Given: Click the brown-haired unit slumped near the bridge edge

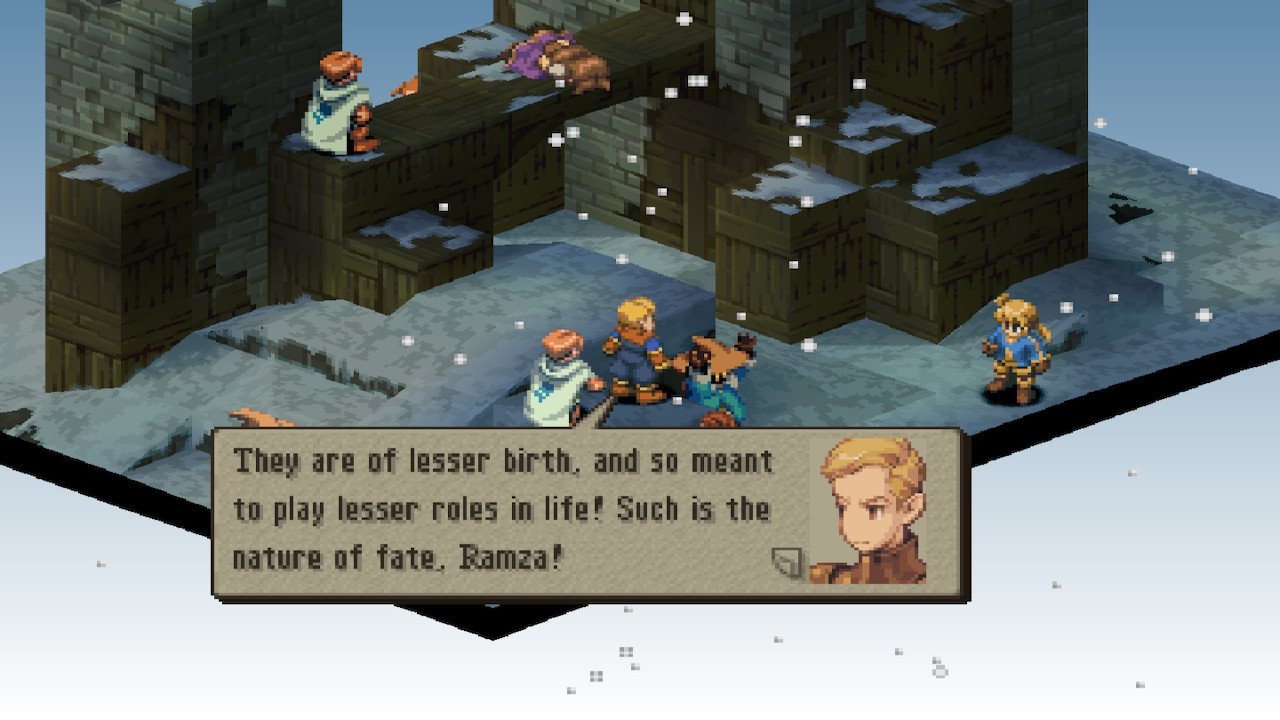Looking at the screenshot, I should 575,60.
